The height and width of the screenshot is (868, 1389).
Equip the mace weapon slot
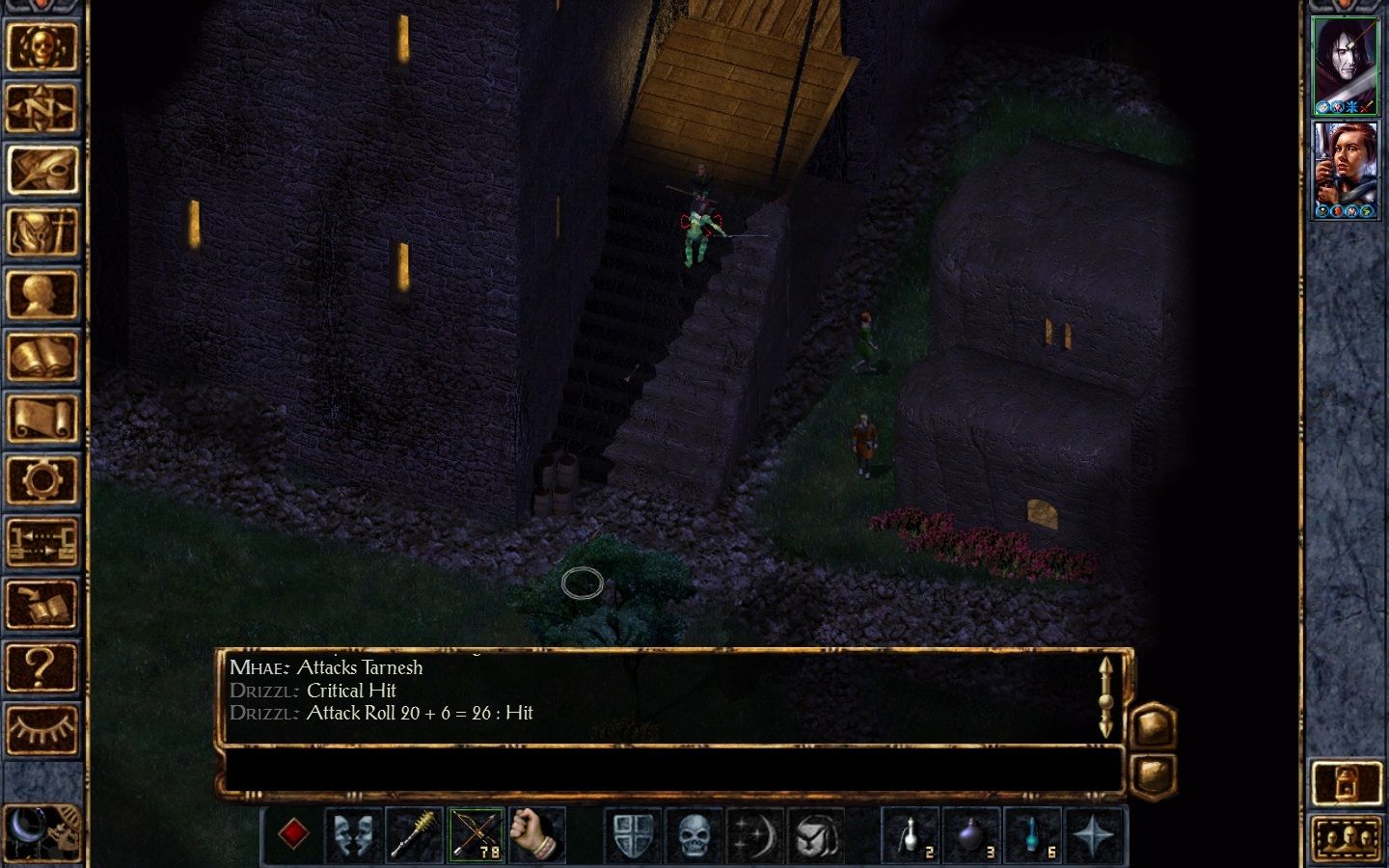417,833
